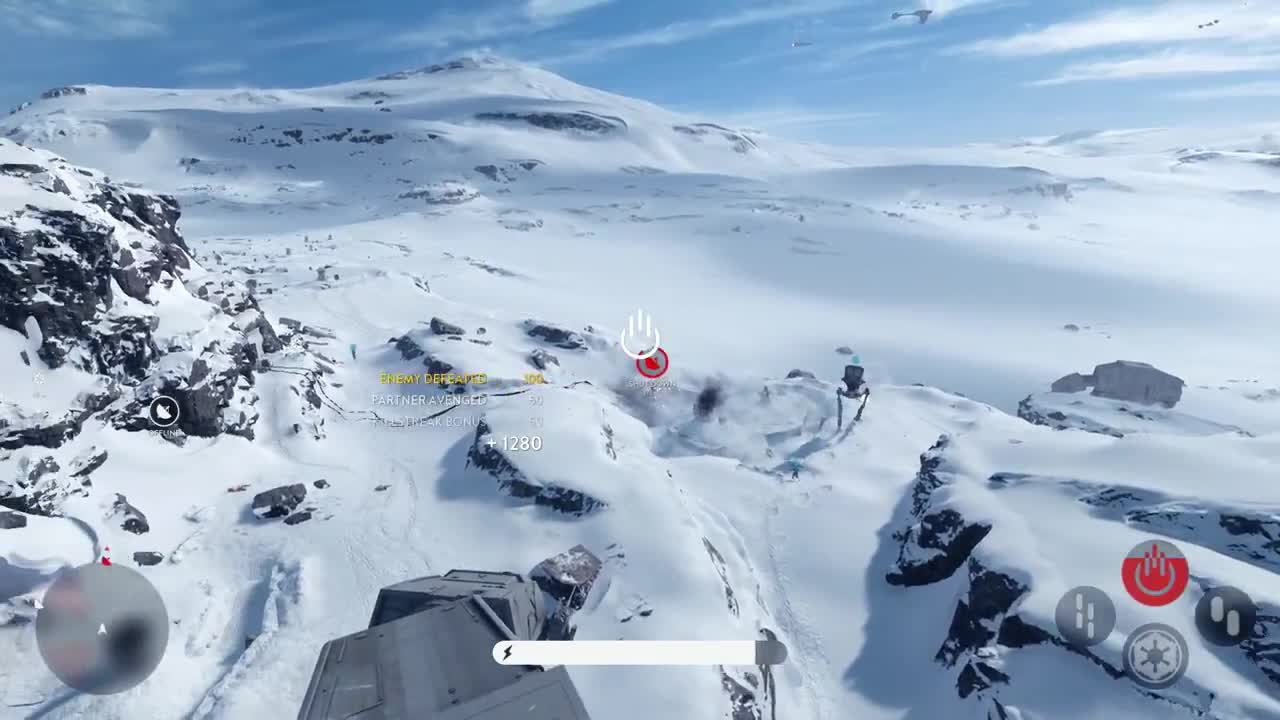Enable the charged weapon power bar
1280x720 pixels.
tap(630, 650)
